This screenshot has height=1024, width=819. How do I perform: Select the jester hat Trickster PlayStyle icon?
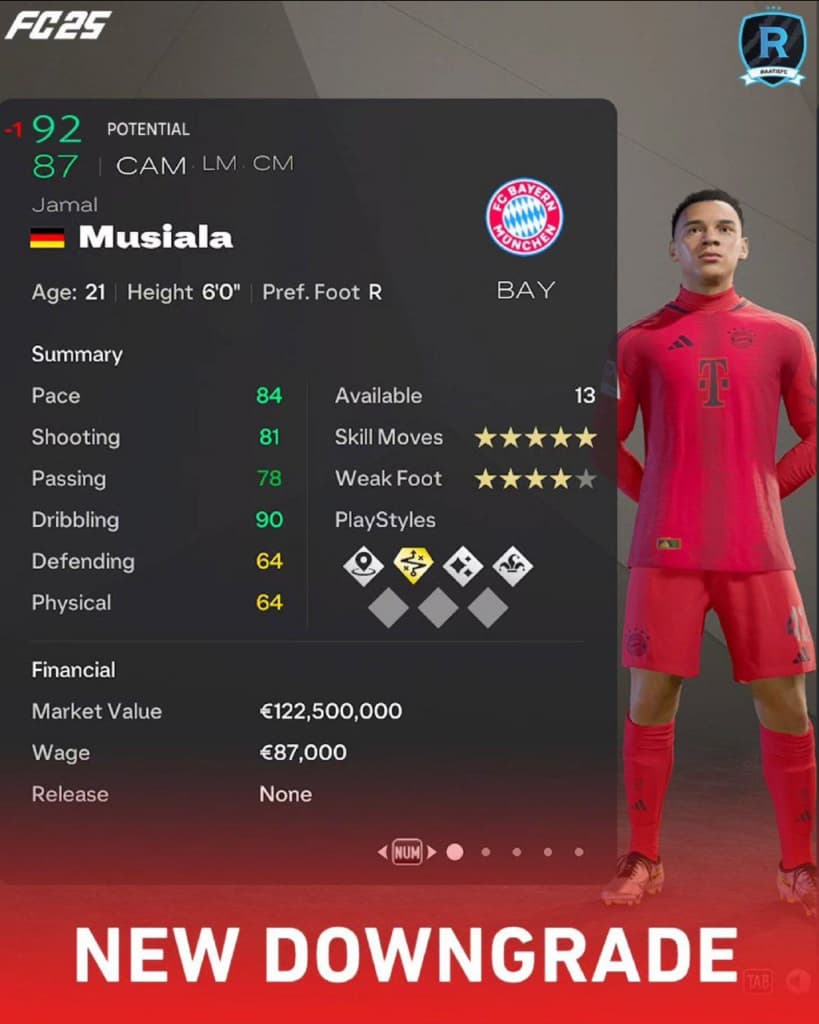[x=513, y=566]
